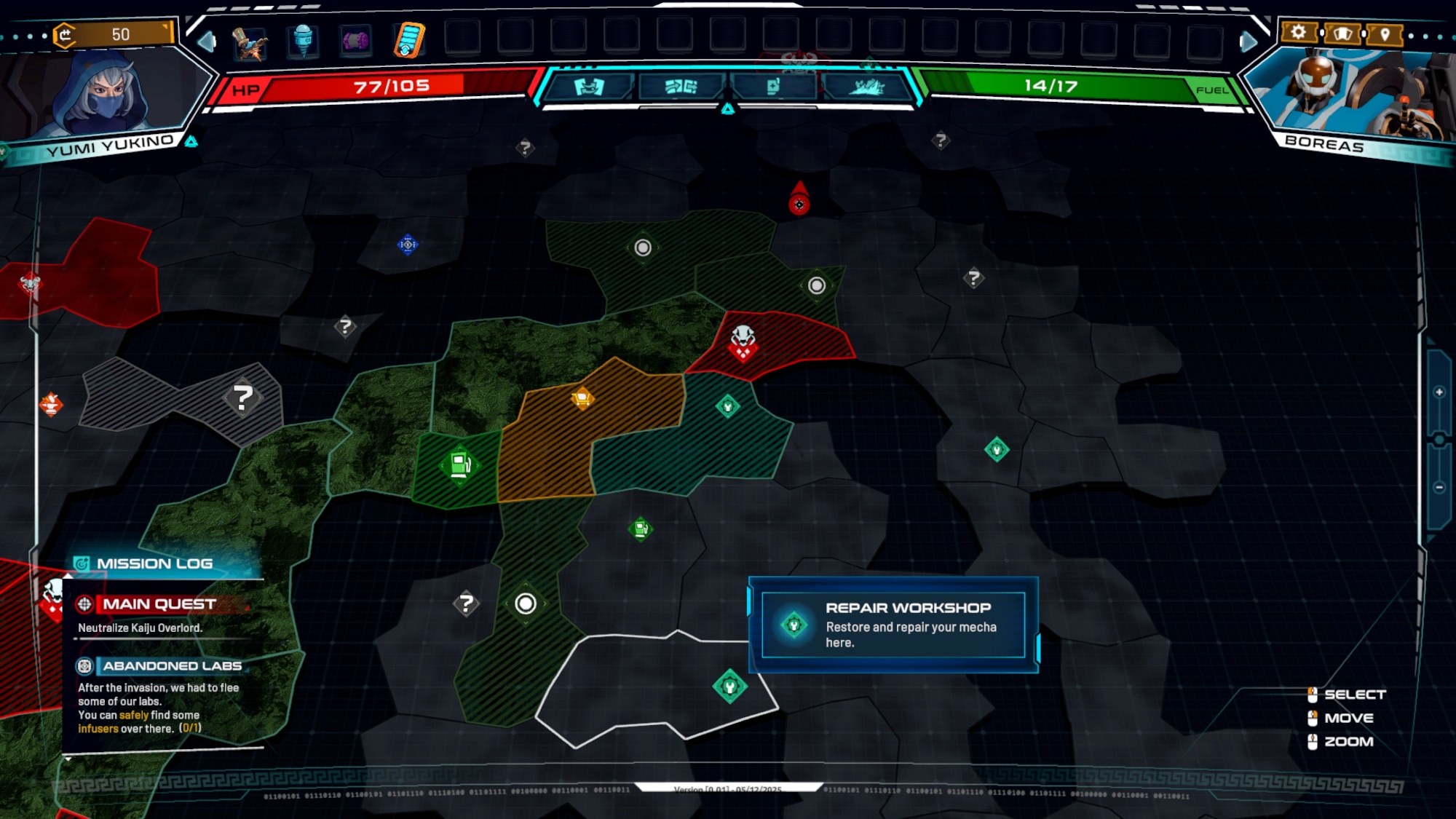Open the wreckage panel tab
Viewport: 1456px width, 819px height.
pos(866,87)
